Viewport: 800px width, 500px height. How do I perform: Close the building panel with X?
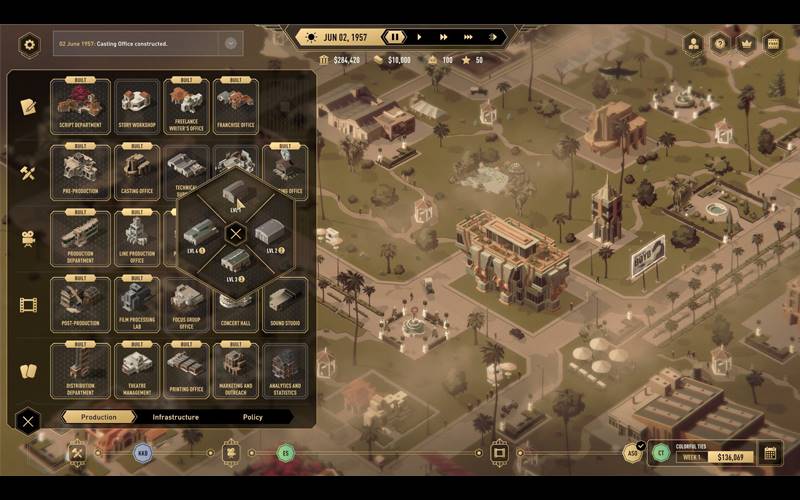pyautogui.click(x=28, y=421)
